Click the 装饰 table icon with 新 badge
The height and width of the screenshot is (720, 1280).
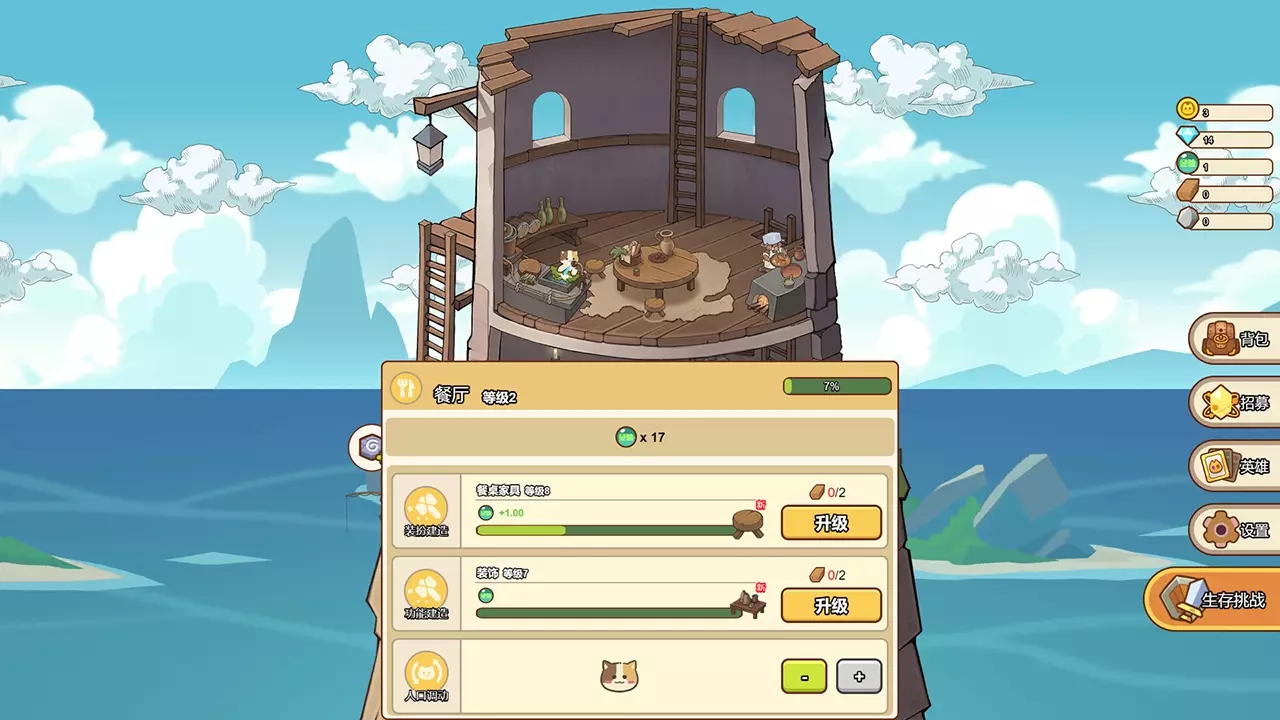point(748,604)
